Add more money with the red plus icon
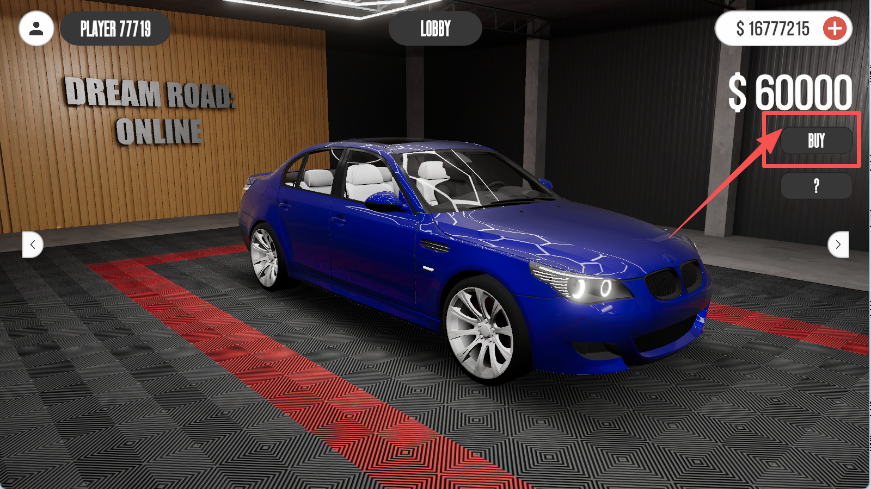Viewport: 871px width, 489px height. pos(834,28)
